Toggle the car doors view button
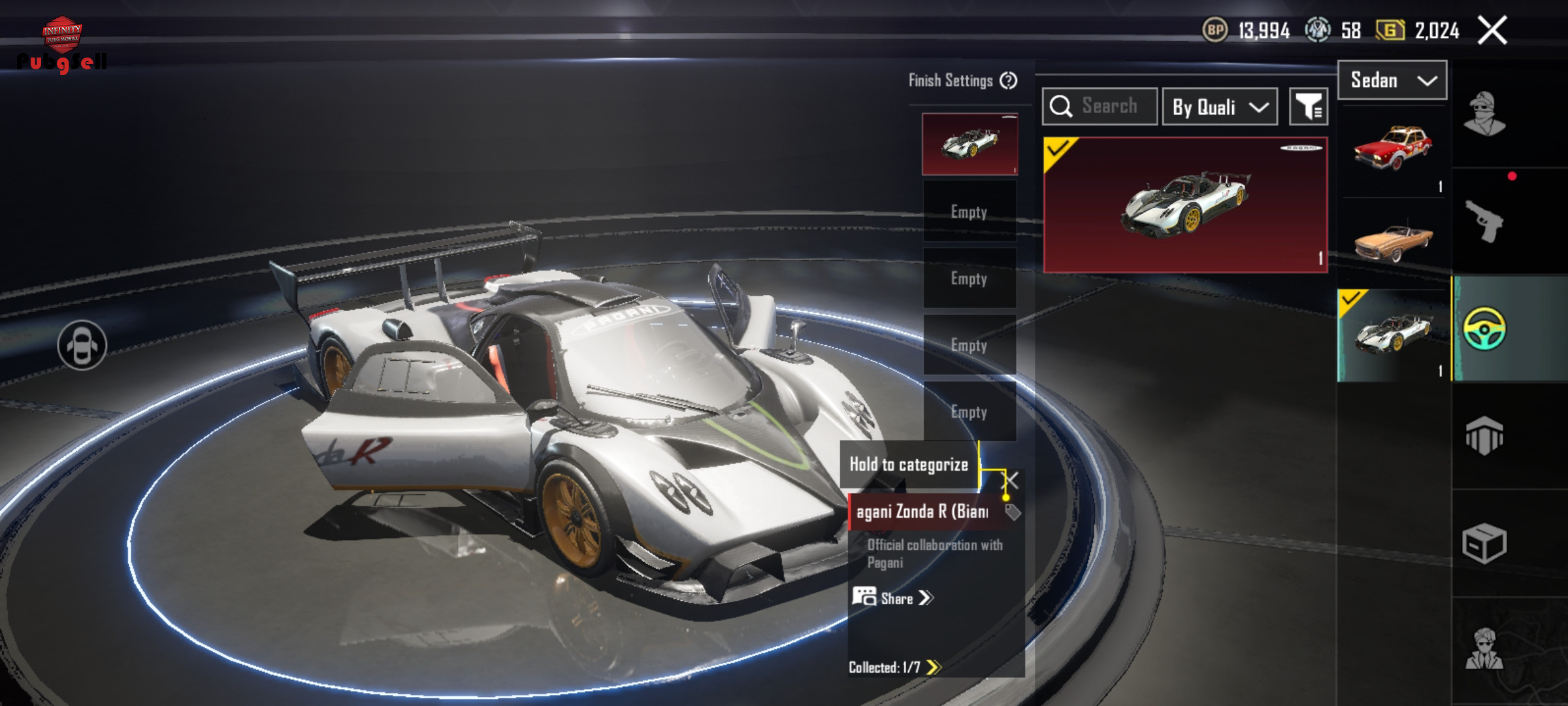This screenshot has width=1568, height=706. click(82, 345)
